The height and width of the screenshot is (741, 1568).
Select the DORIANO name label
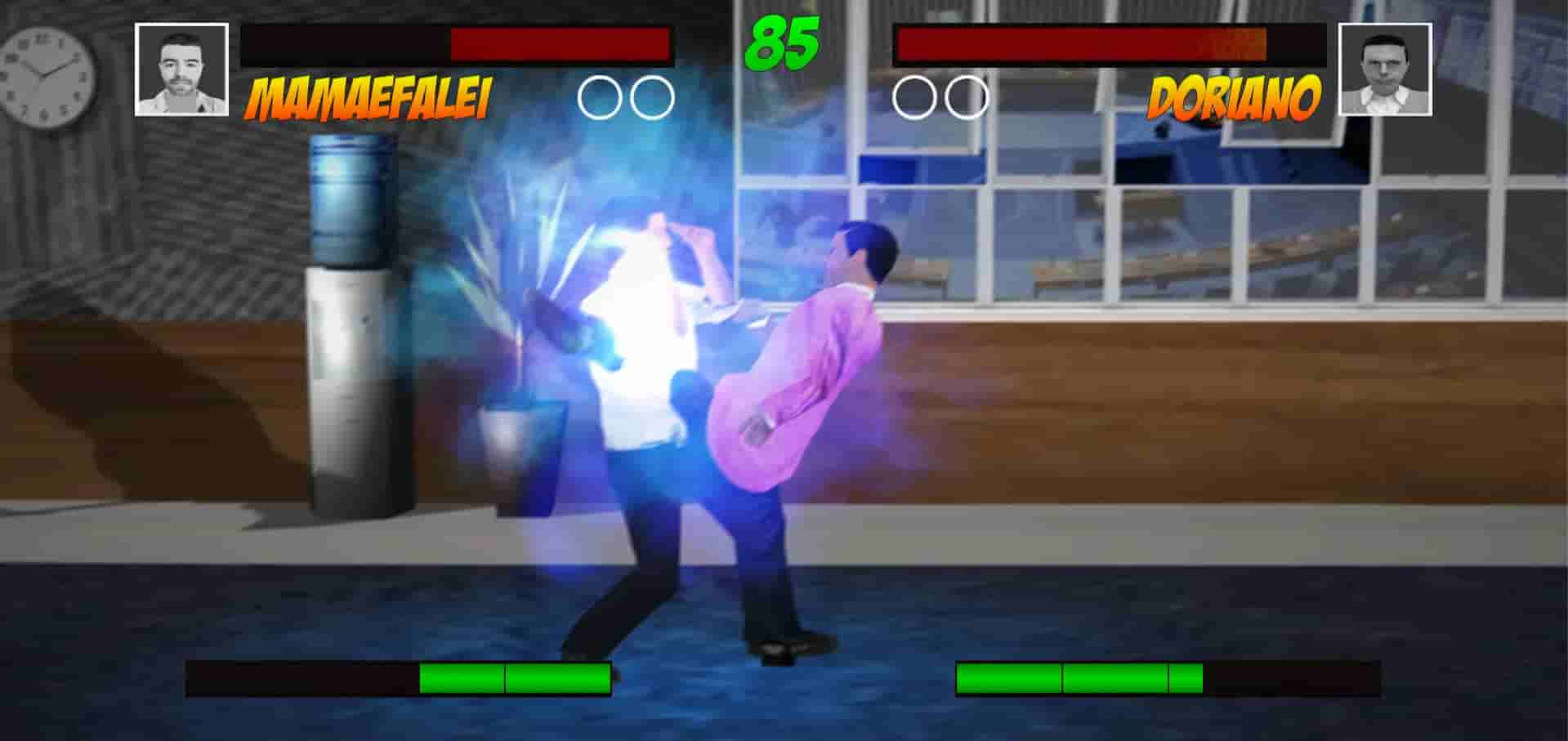[1234, 98]
